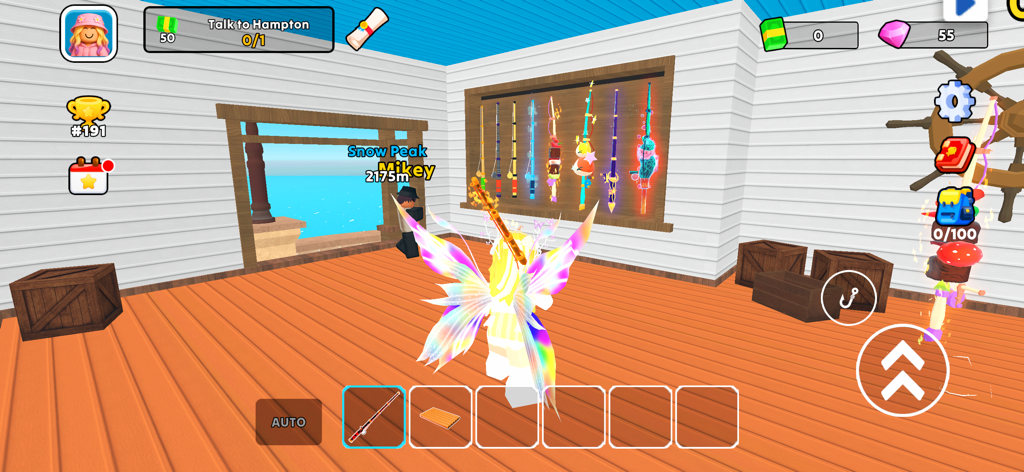1024x472 pixels.
Task: Toggle the AUTO button
Action: coord(289,422)
